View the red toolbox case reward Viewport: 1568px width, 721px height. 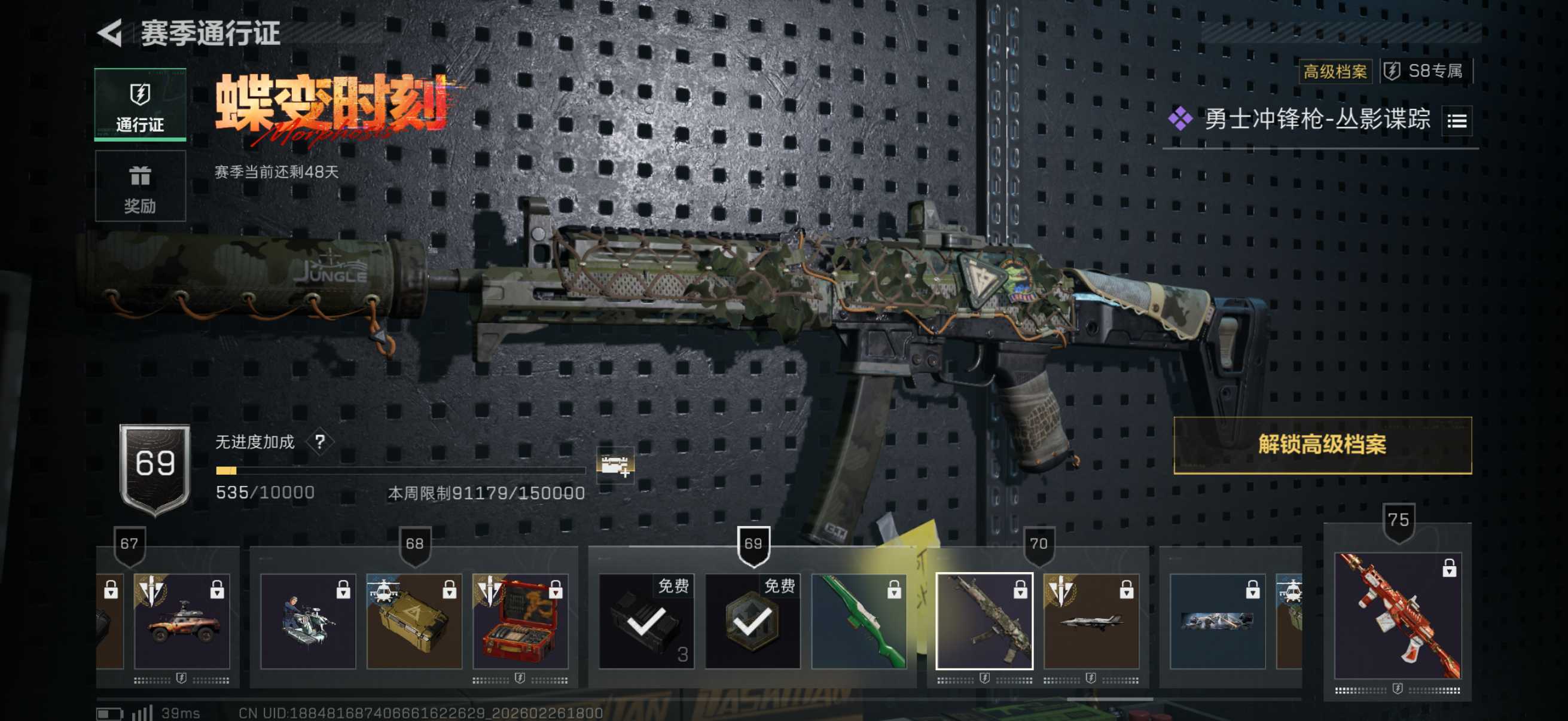[x=520, y=621]
